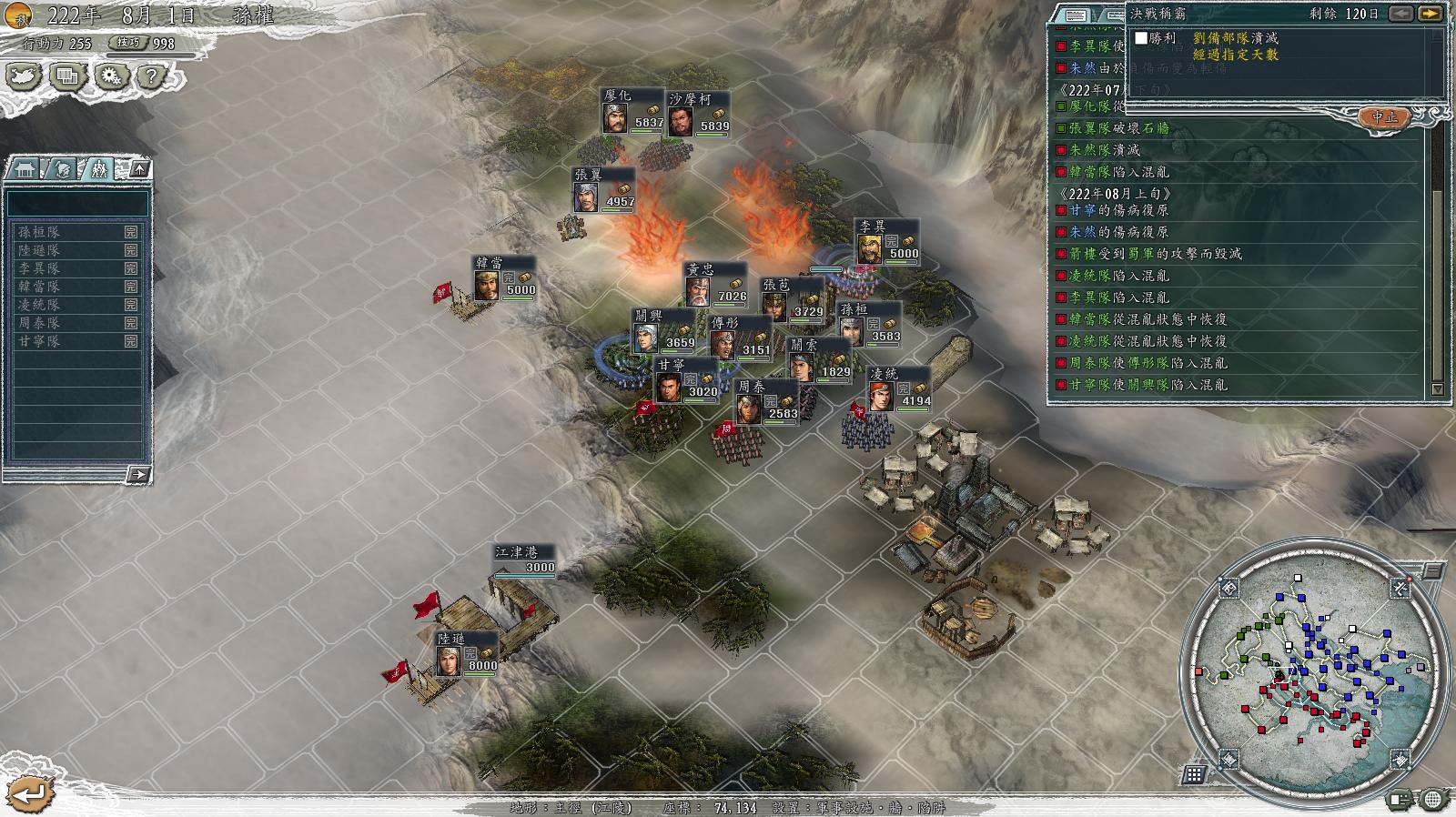
Task: Collapse the unit list with up-arrow button
Action: click(138, 169)
